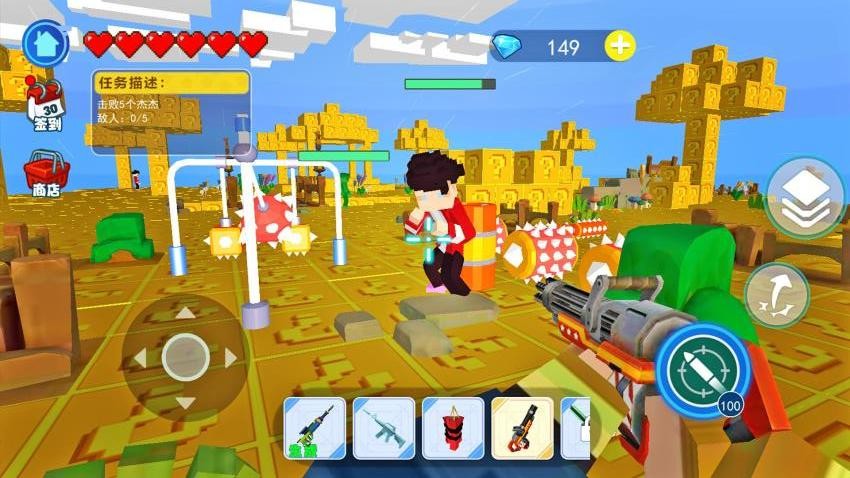Open the 商店 shop basket
The width and height of the screenshot is (850, 478).
click(x=45, y=172)
